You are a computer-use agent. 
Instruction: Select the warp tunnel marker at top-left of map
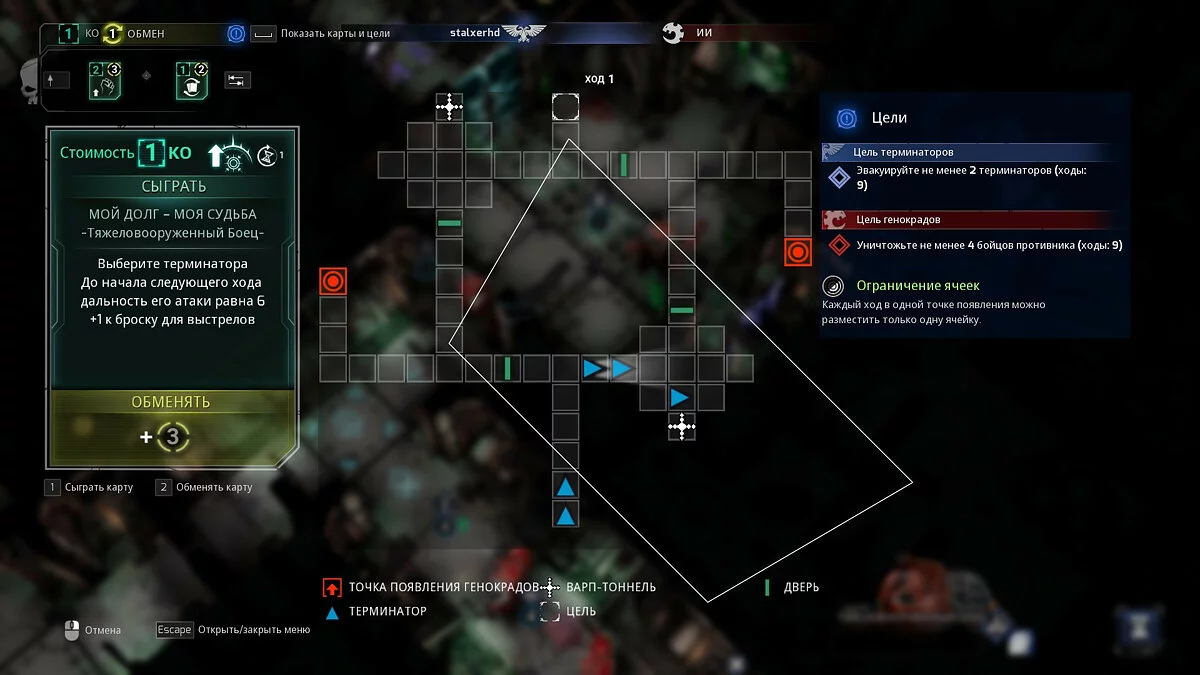(449, 106)
